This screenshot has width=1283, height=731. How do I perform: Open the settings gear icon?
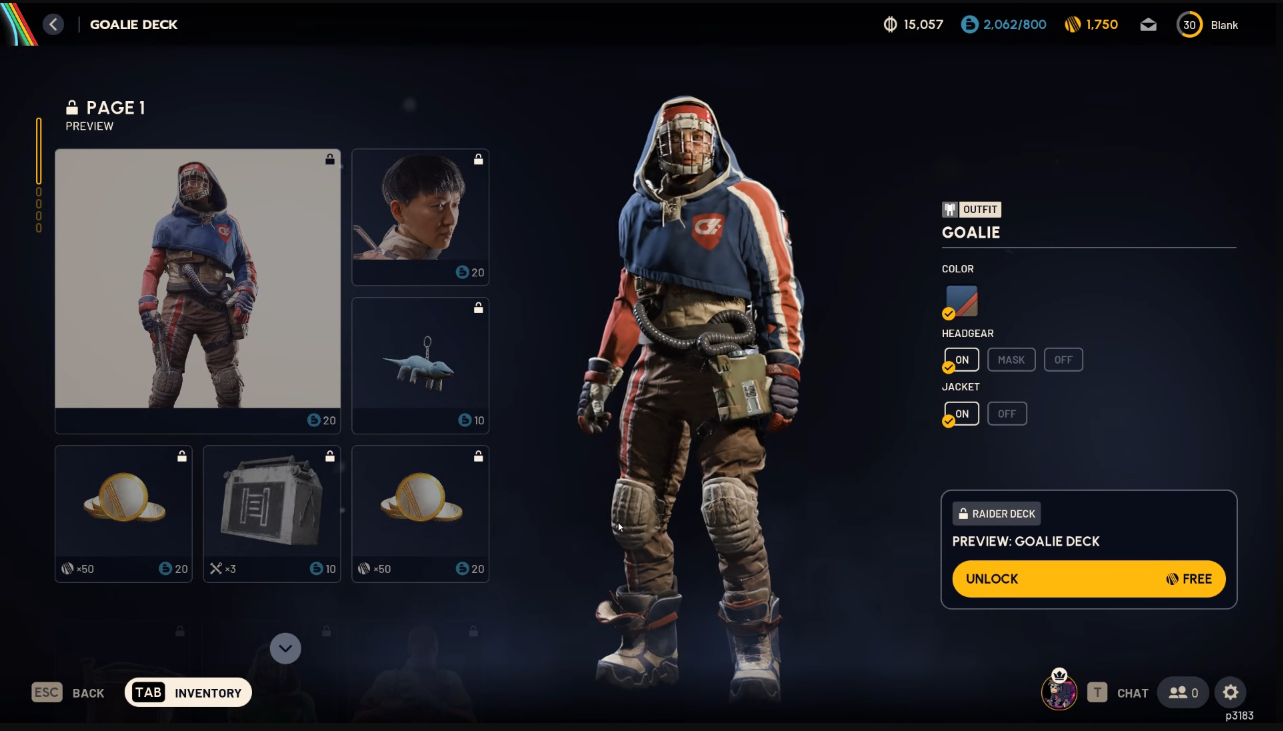[1231, 692]
